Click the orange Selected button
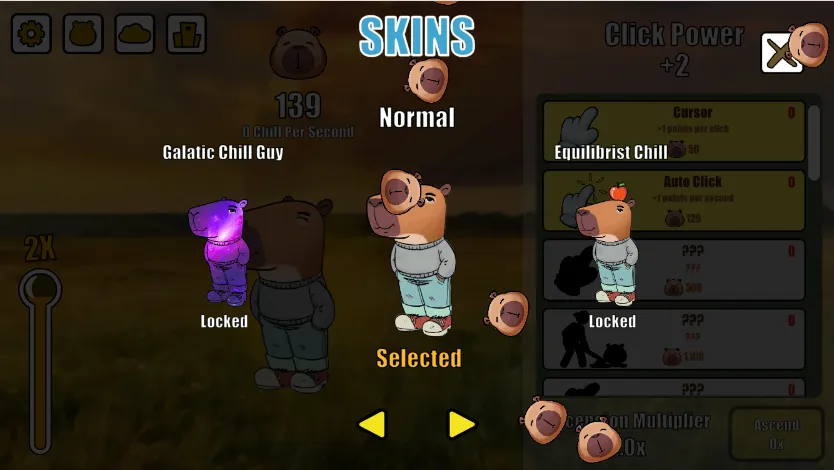This screenshot has height=470, width=834. coord(419,358)
